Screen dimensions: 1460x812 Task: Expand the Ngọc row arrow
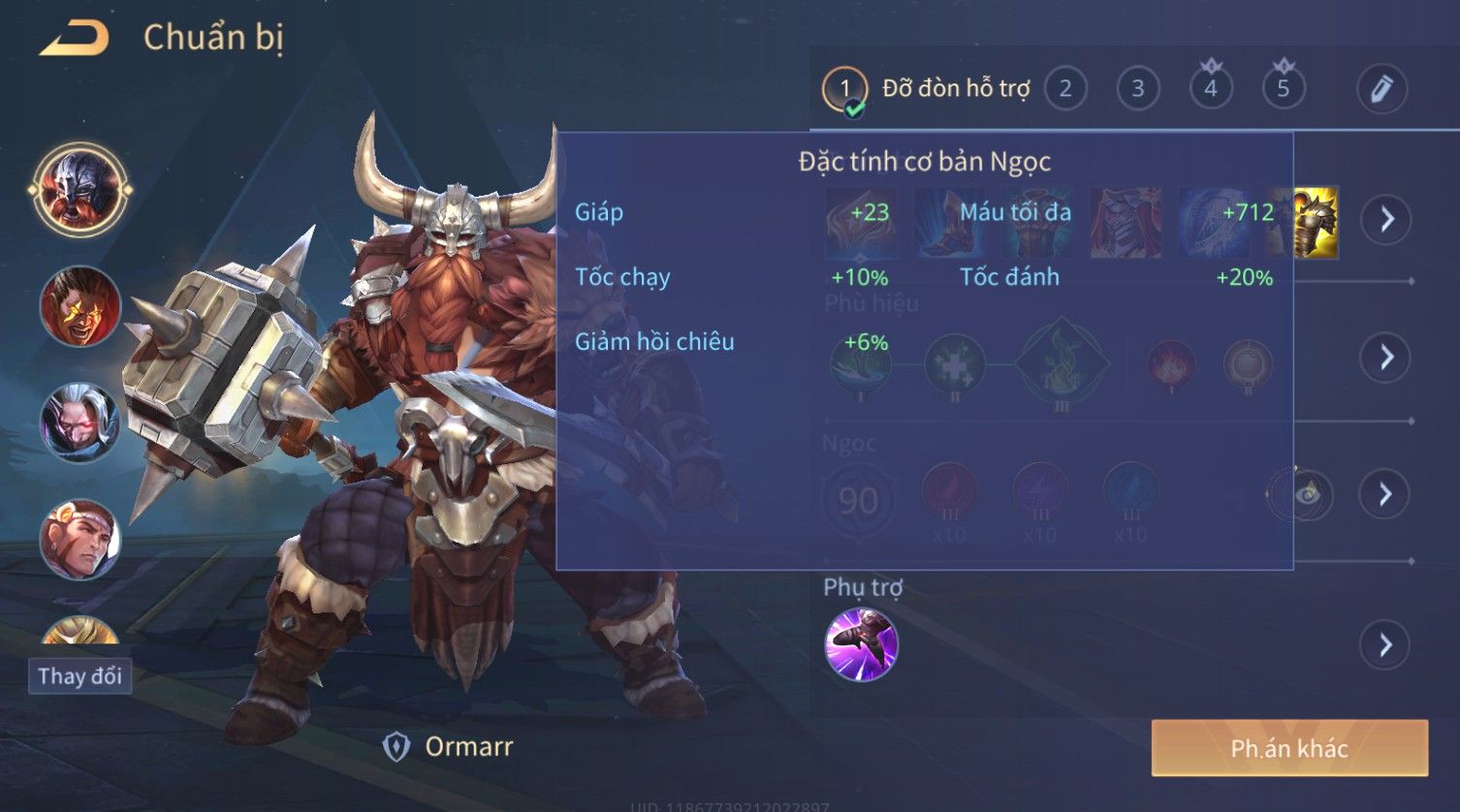[1387, 495]
